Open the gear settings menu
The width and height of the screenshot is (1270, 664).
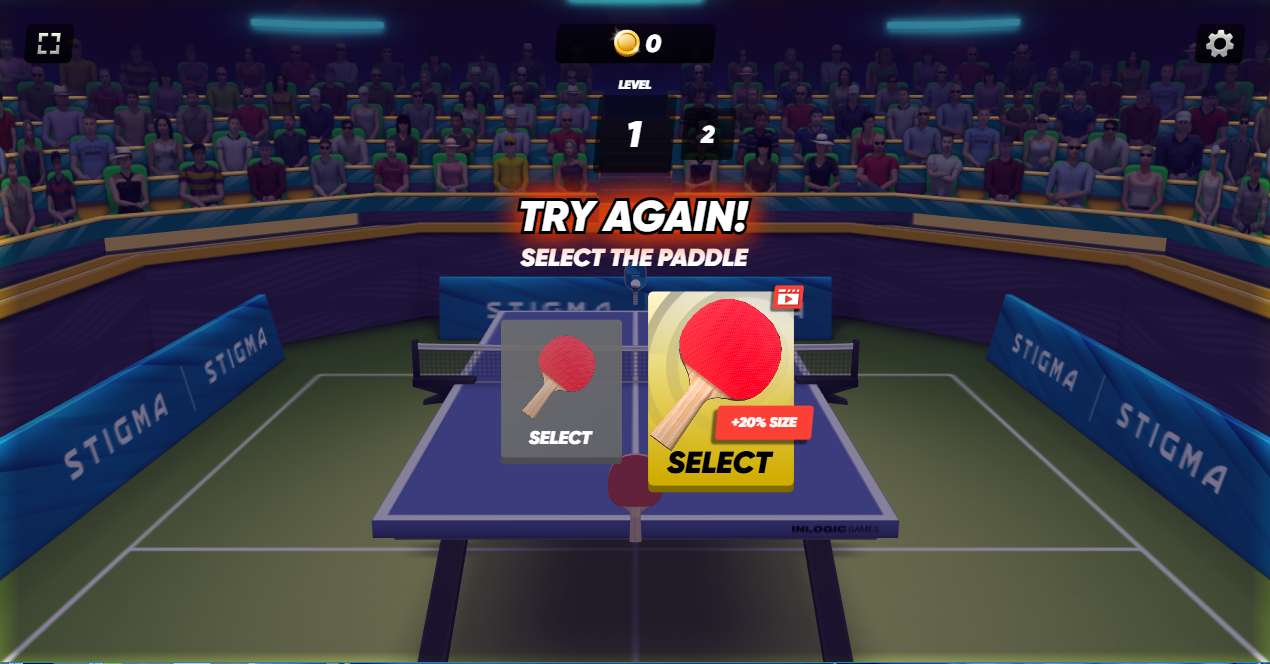[x=1219, y=43]
